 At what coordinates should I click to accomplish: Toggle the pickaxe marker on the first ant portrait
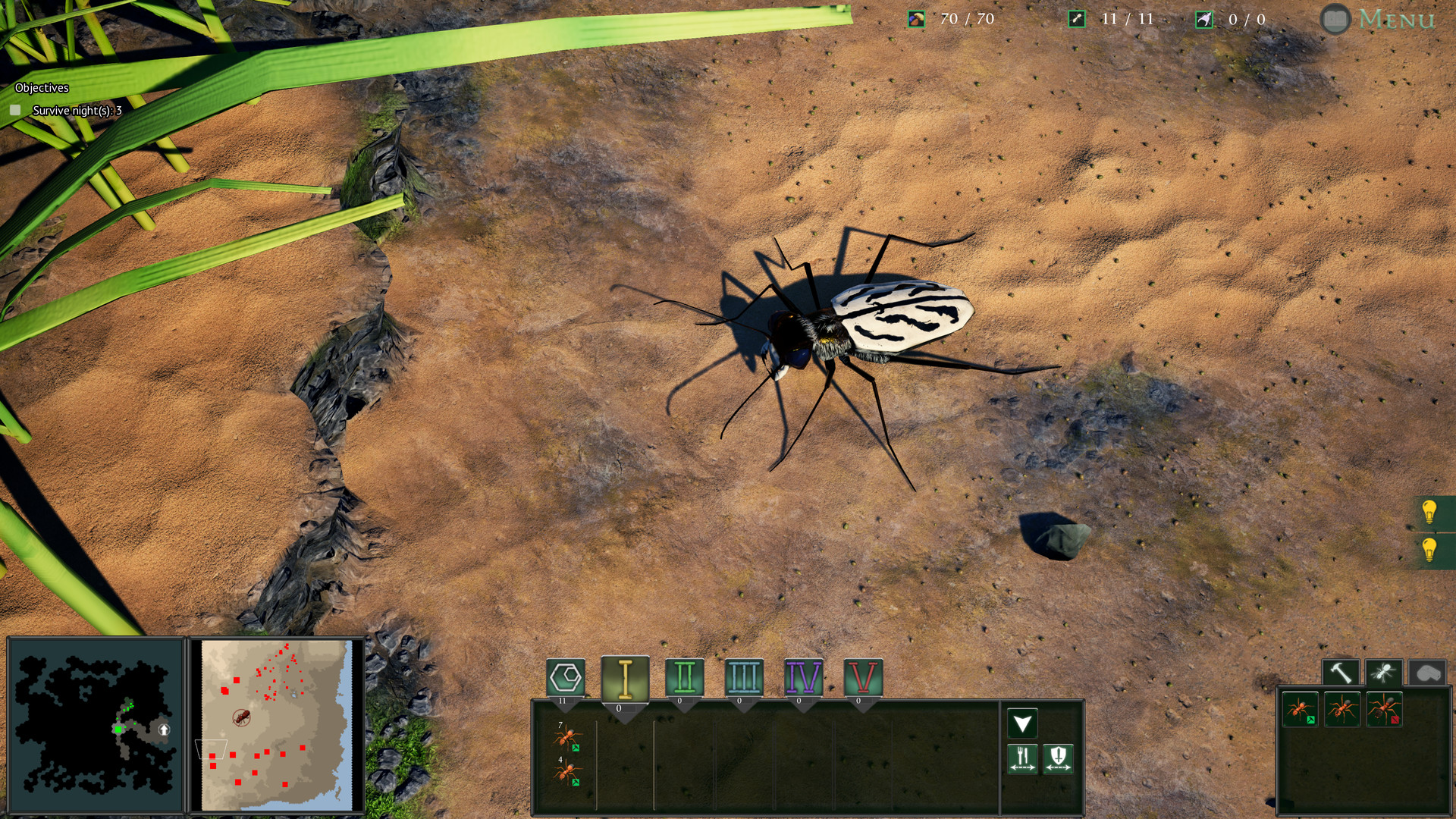tap(1311, 719)
